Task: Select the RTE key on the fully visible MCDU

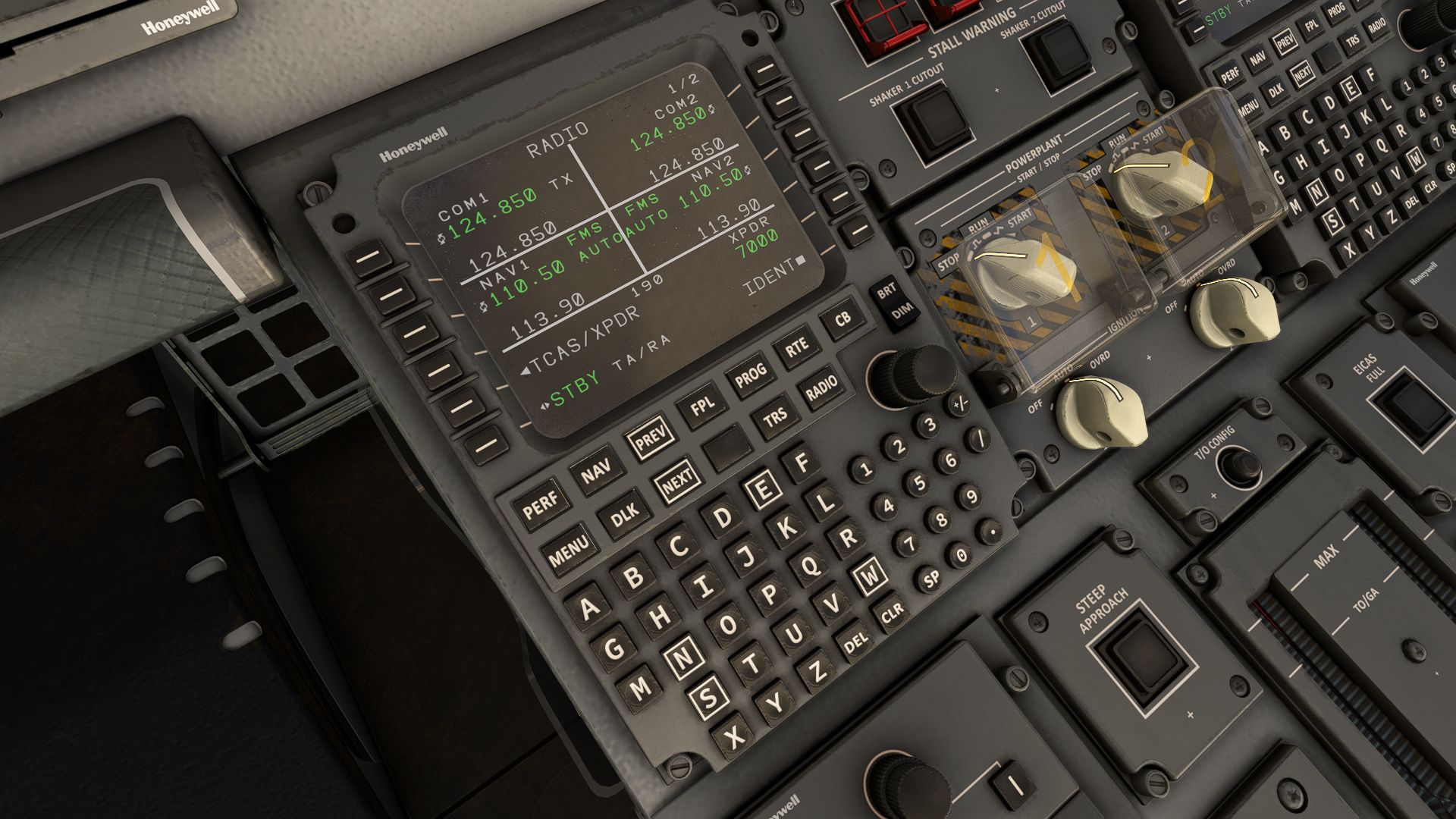Action: pyautogui.click(x=796, y=347)
